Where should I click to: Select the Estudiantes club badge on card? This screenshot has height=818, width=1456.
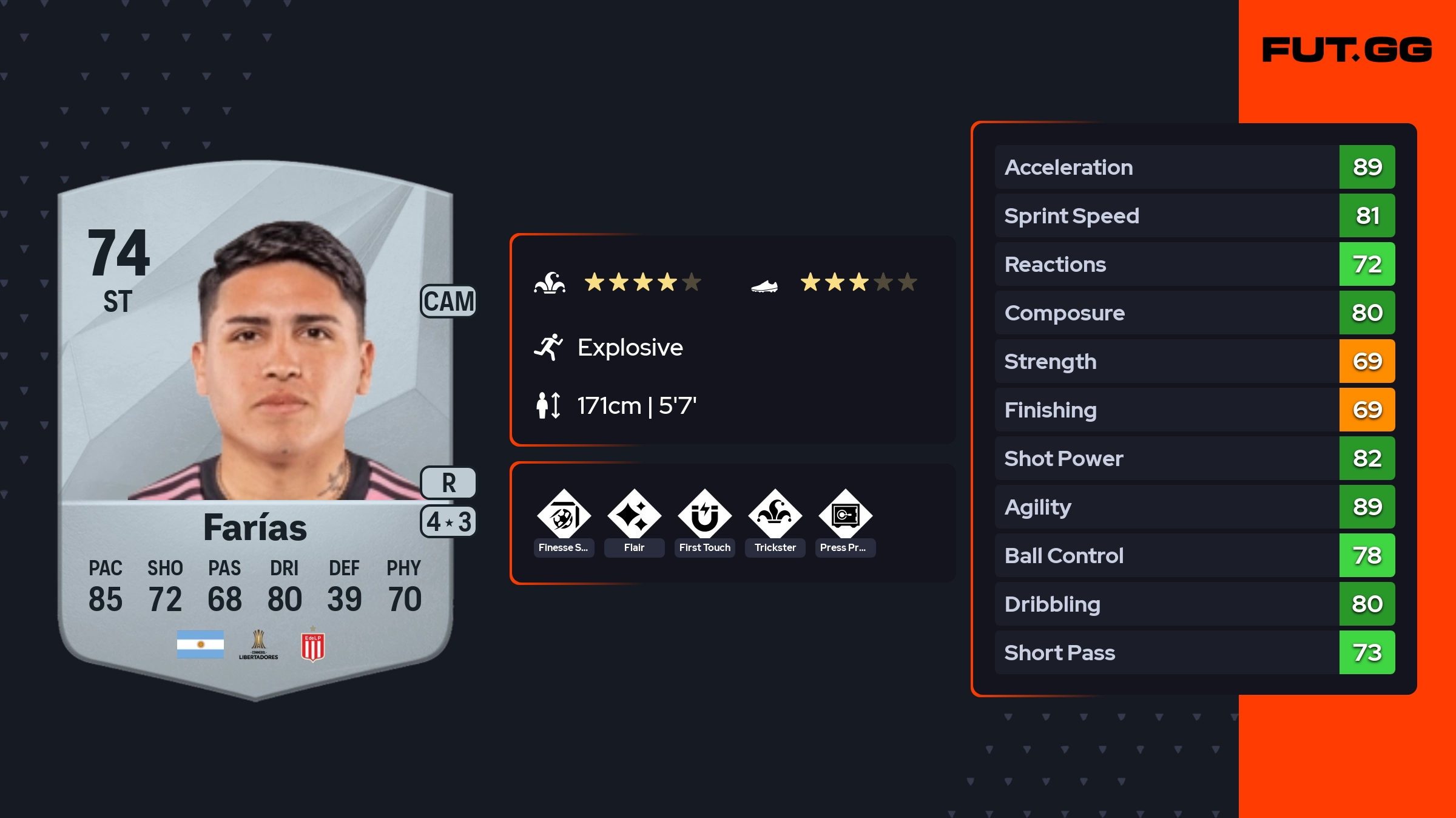tap(312, 646)
